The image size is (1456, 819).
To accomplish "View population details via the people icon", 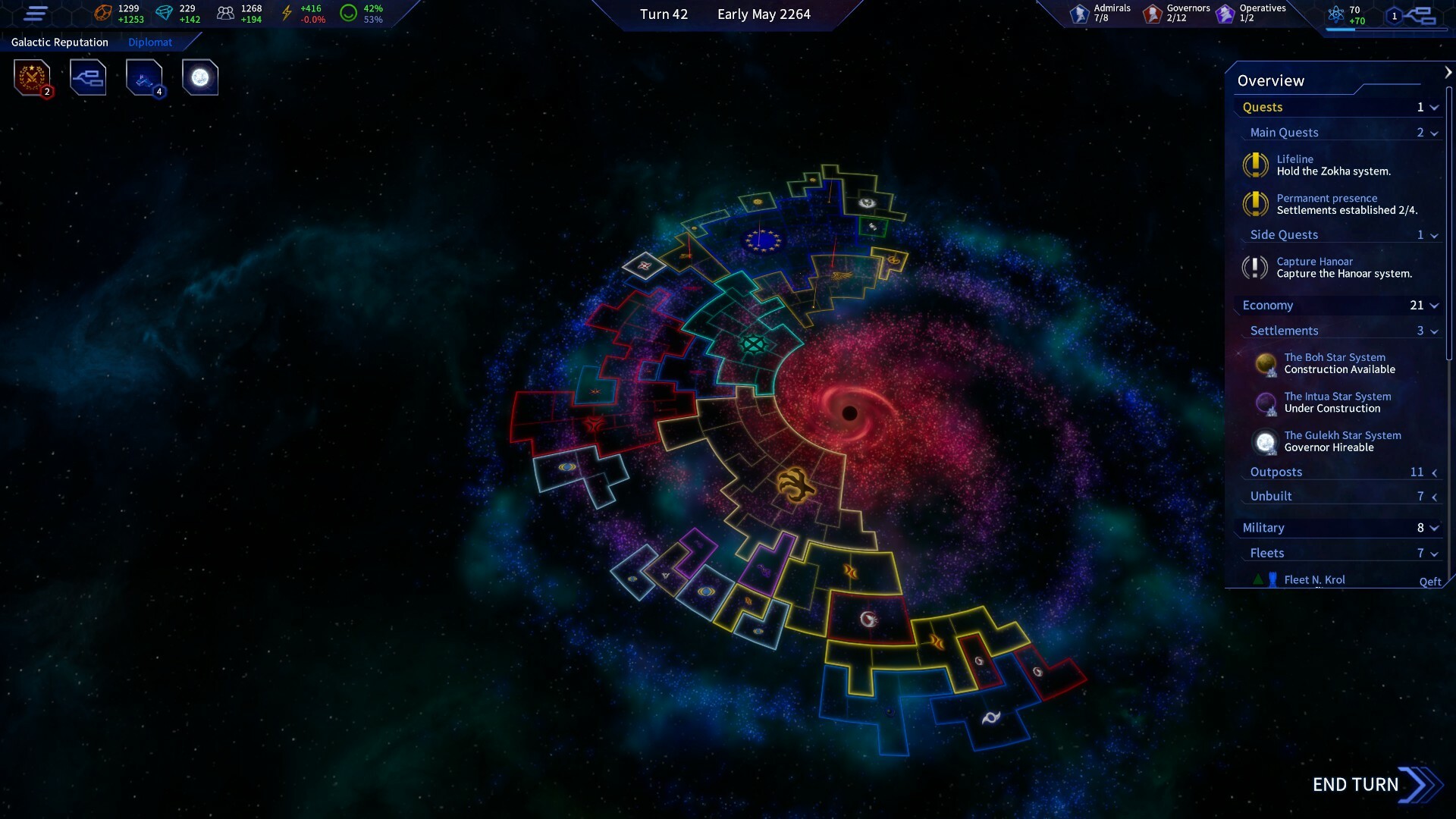I will coord(224,13).
